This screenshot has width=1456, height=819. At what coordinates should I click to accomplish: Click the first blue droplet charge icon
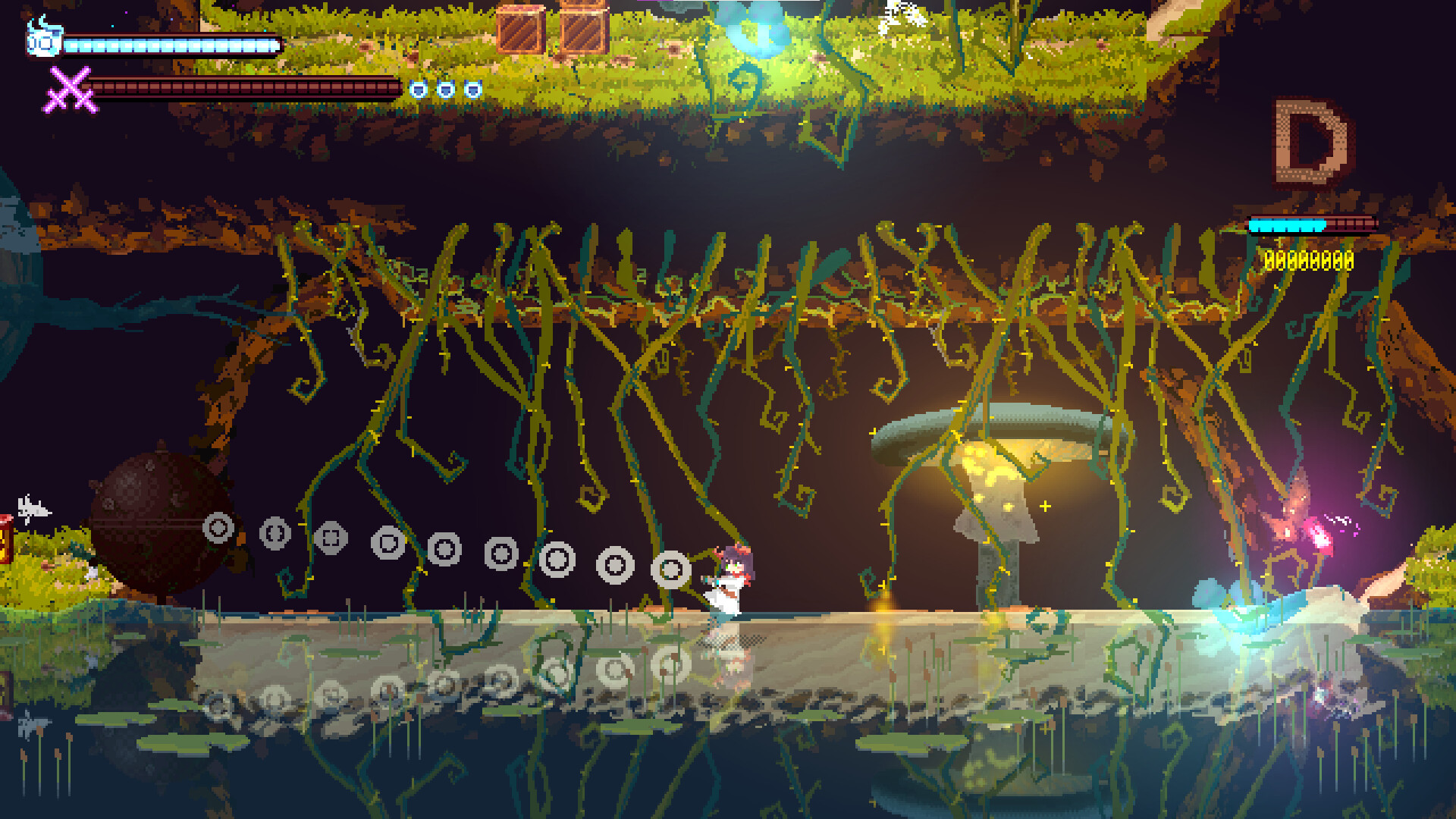(418, 89)
